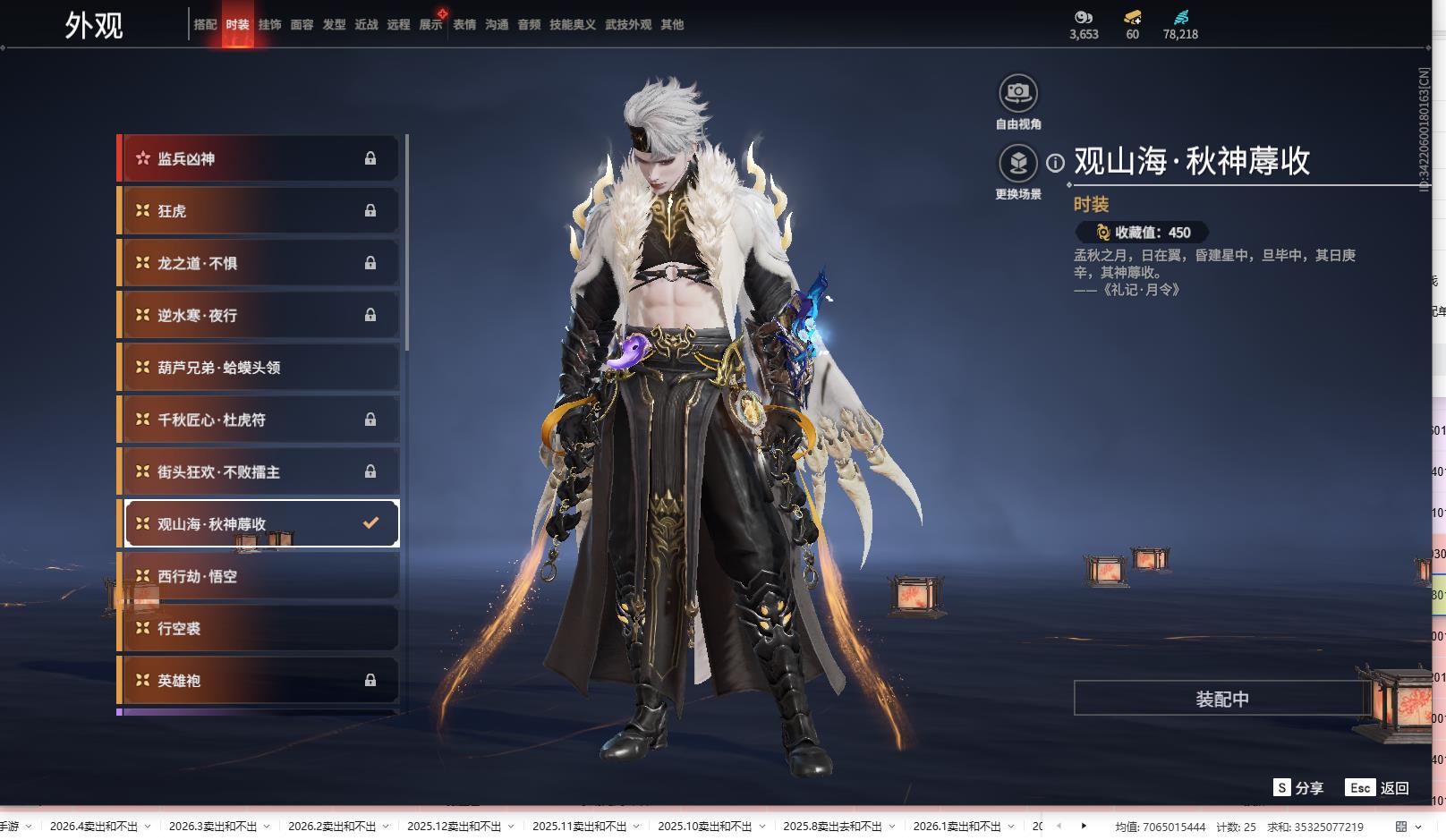
Task: Click the 装配中 equip button
Action: [x=1222, y=699]
